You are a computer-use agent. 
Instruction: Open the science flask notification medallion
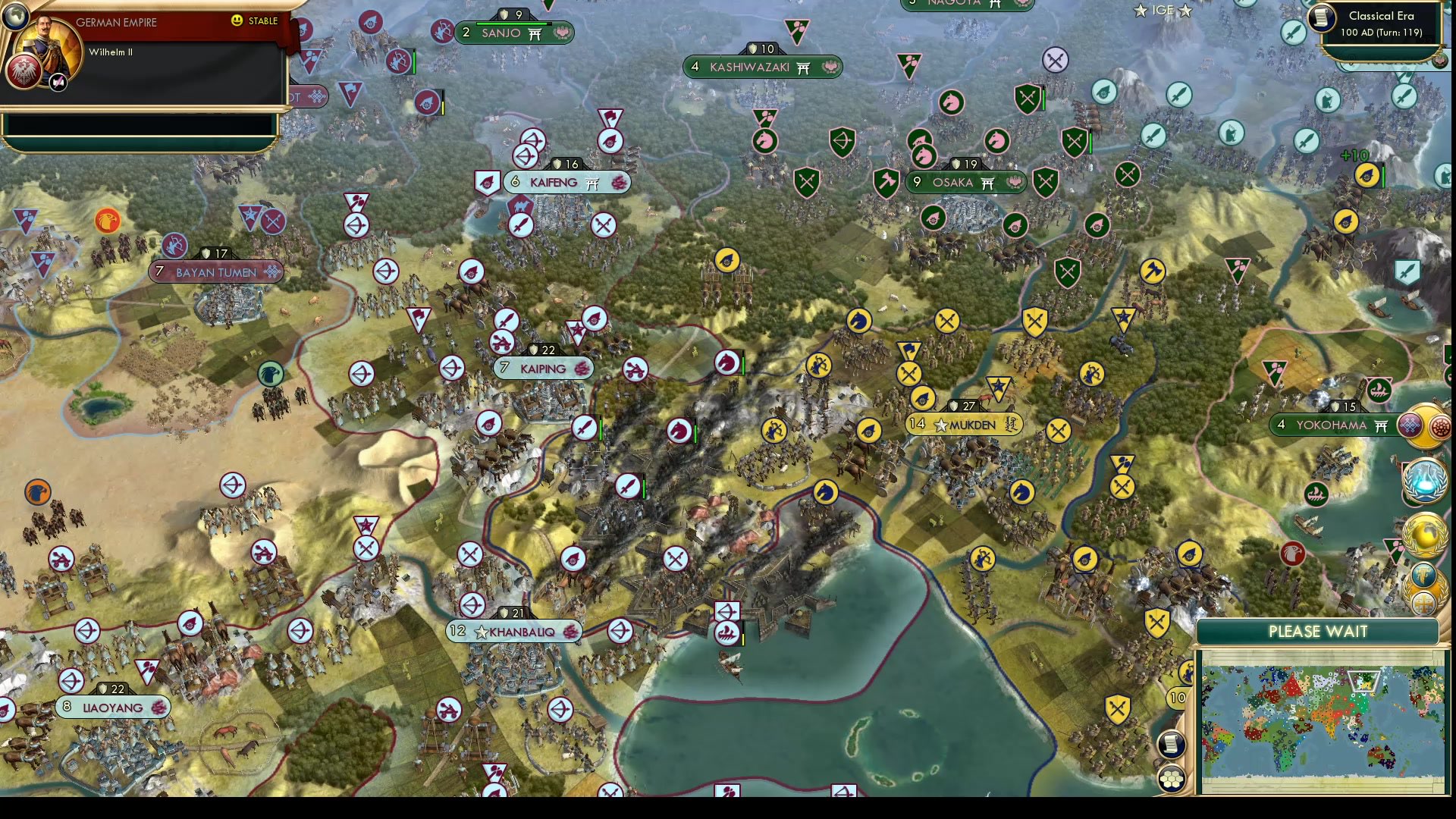(1424, 479)
